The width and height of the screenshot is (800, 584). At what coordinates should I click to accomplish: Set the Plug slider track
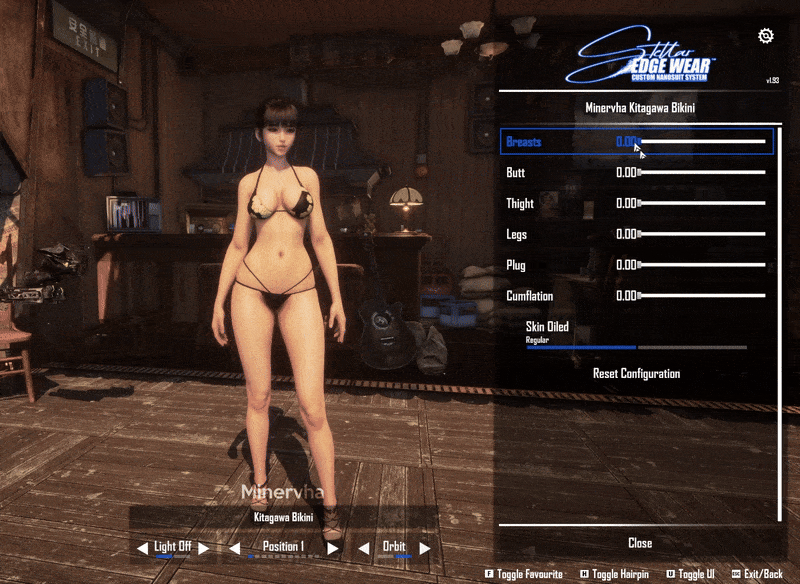702,266
